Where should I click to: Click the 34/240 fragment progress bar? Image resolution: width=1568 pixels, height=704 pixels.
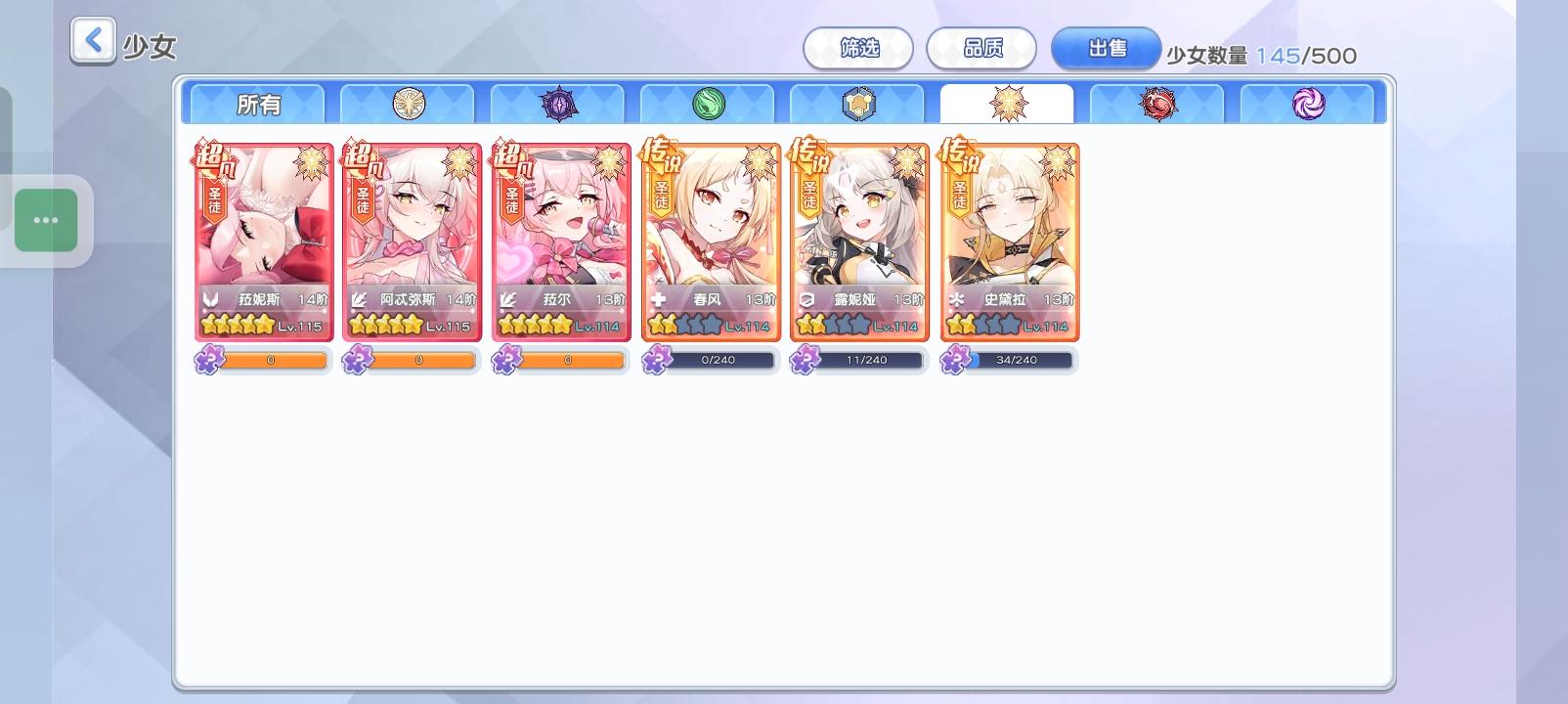point(1023,360)
